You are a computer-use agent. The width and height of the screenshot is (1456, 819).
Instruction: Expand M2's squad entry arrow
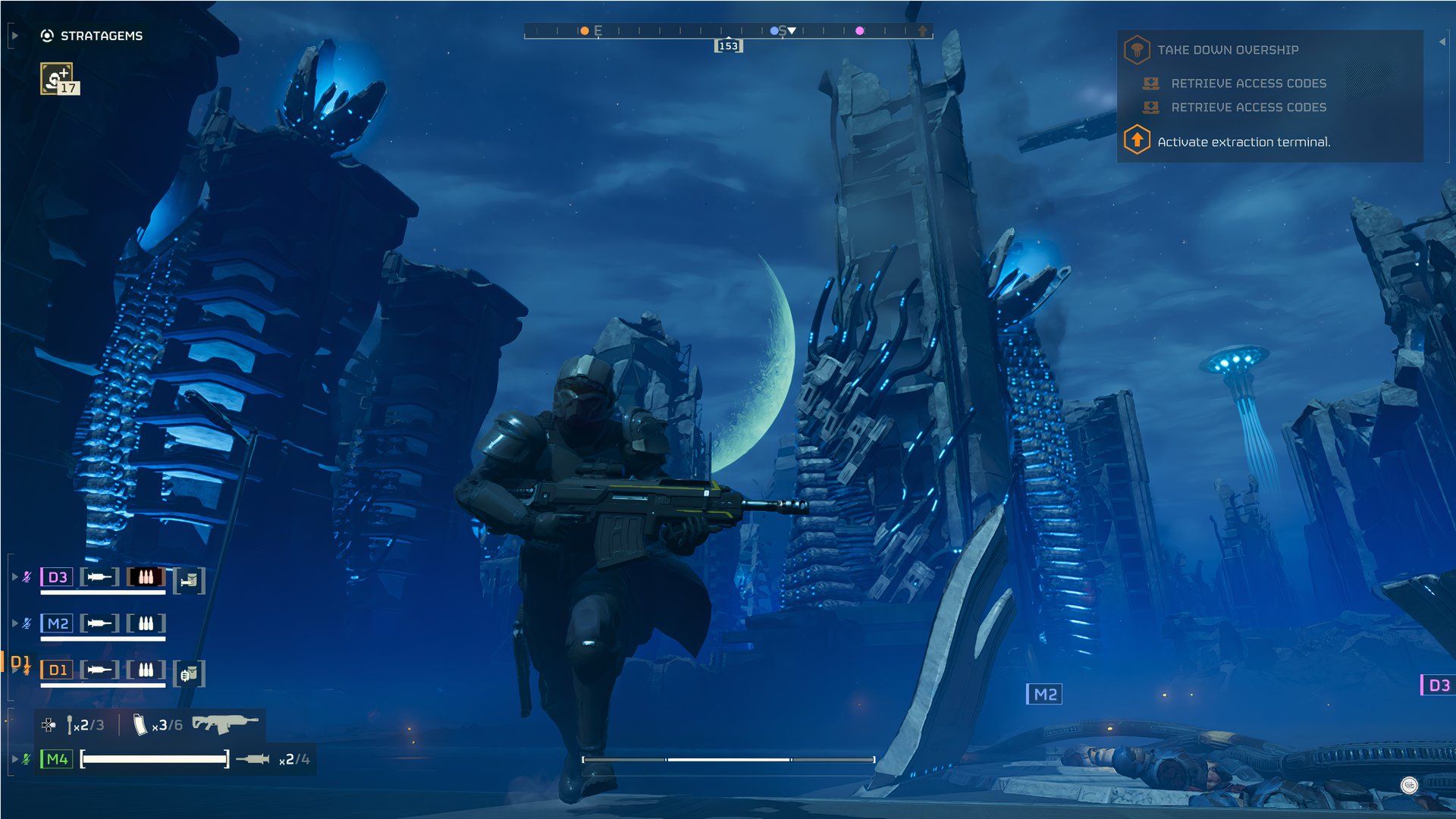click(x=15, y=623)
